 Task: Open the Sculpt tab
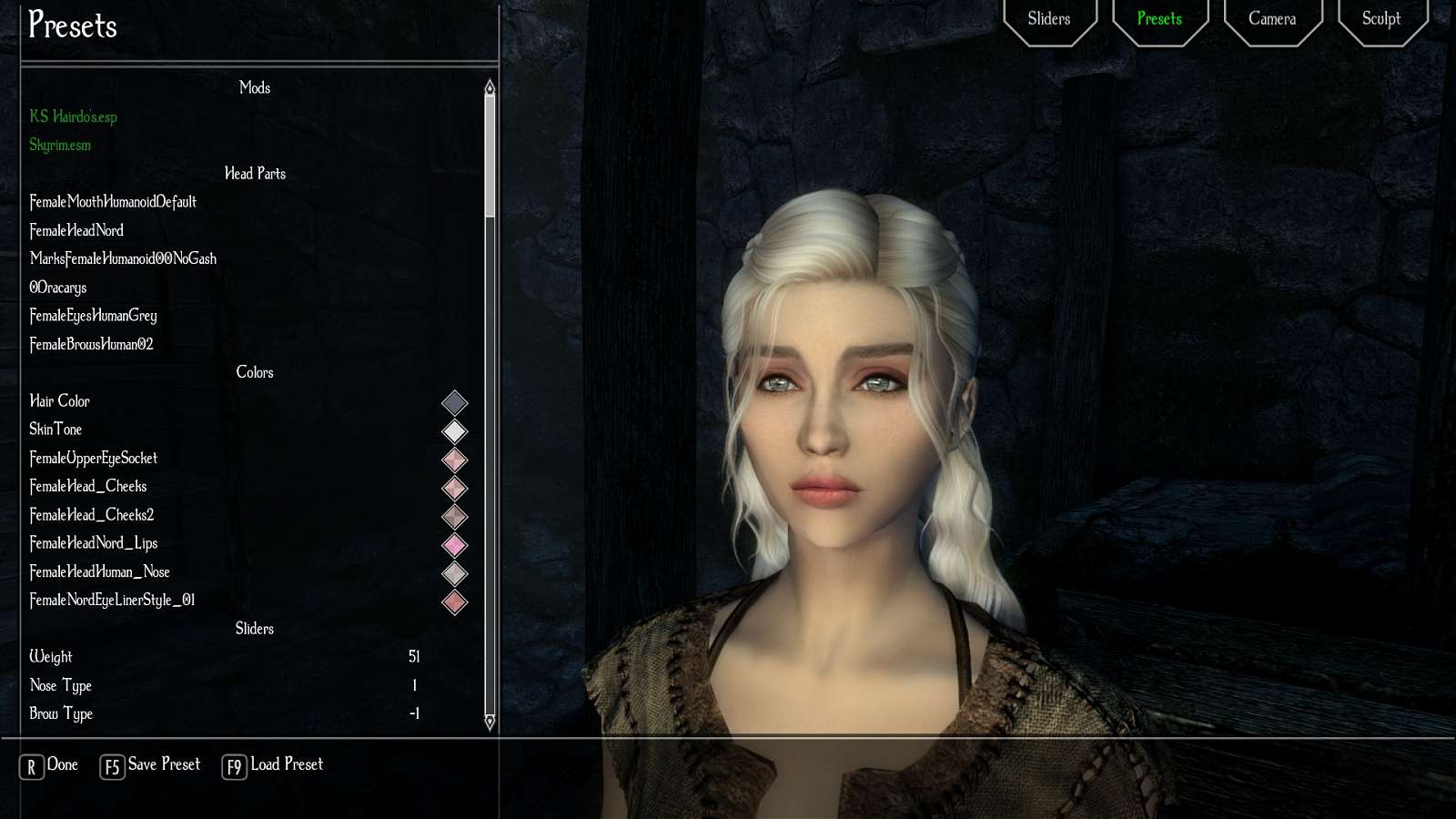point(1381,18)
